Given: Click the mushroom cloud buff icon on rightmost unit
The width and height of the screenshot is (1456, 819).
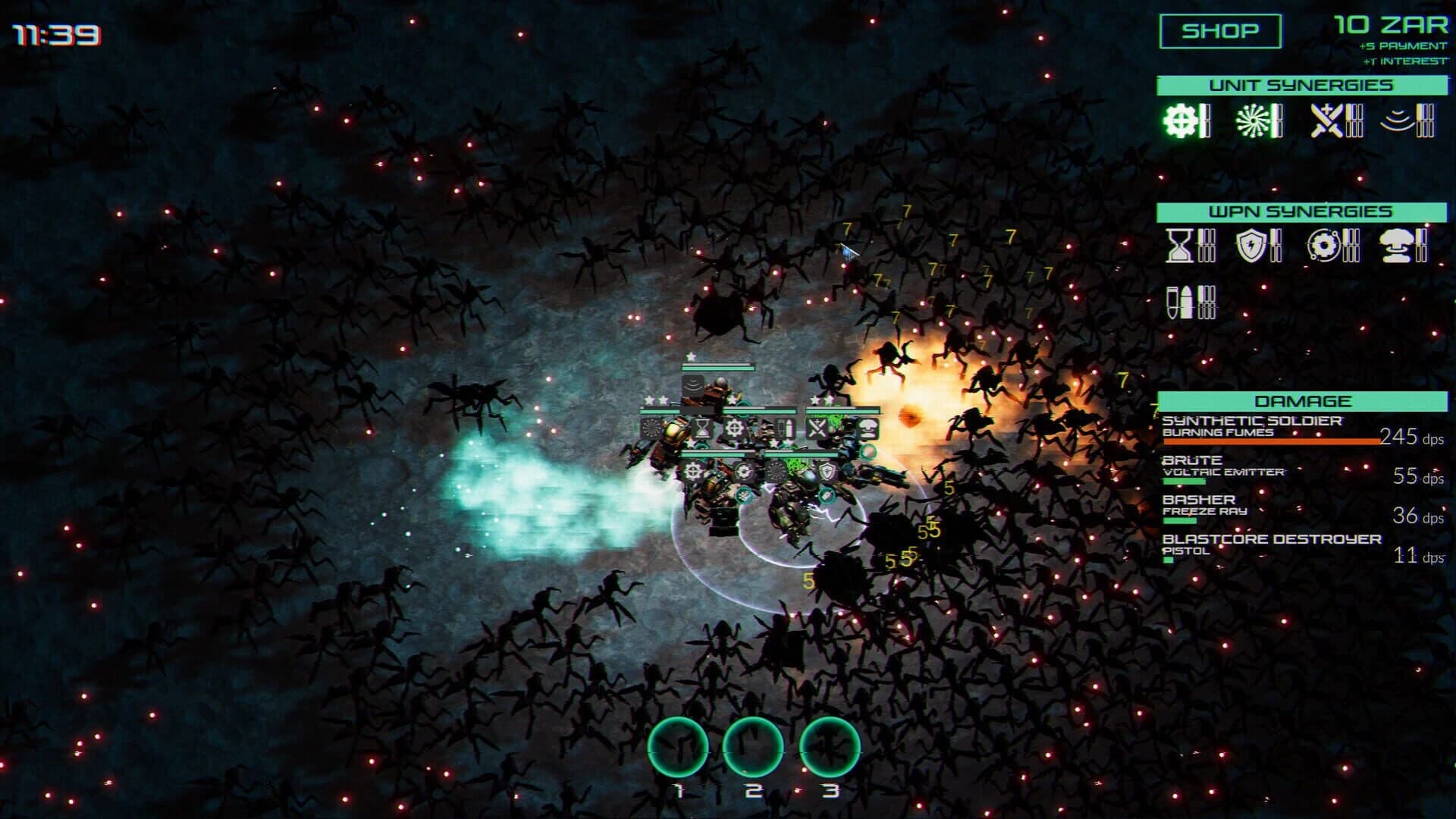Looking at the screenshot, I should pyautogui.click(x=868, y=428).
